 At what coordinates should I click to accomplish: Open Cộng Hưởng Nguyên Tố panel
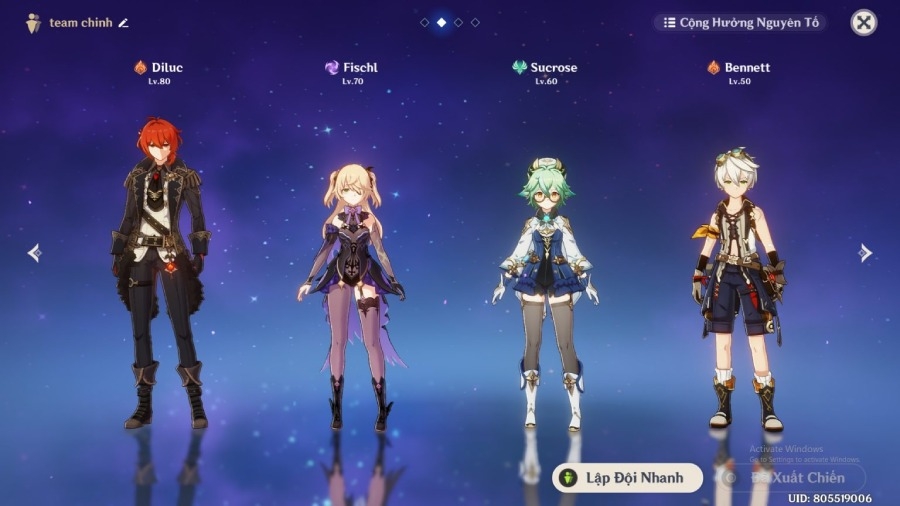[741, 22]
